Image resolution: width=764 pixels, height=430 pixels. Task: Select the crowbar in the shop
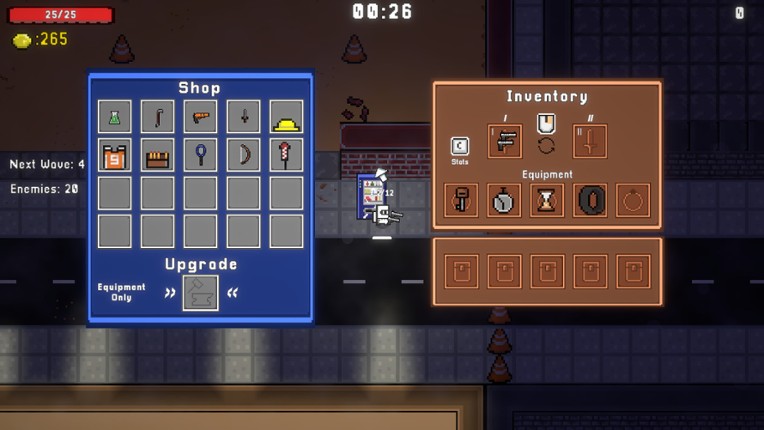pyautogui.click(x=158, y=117)
